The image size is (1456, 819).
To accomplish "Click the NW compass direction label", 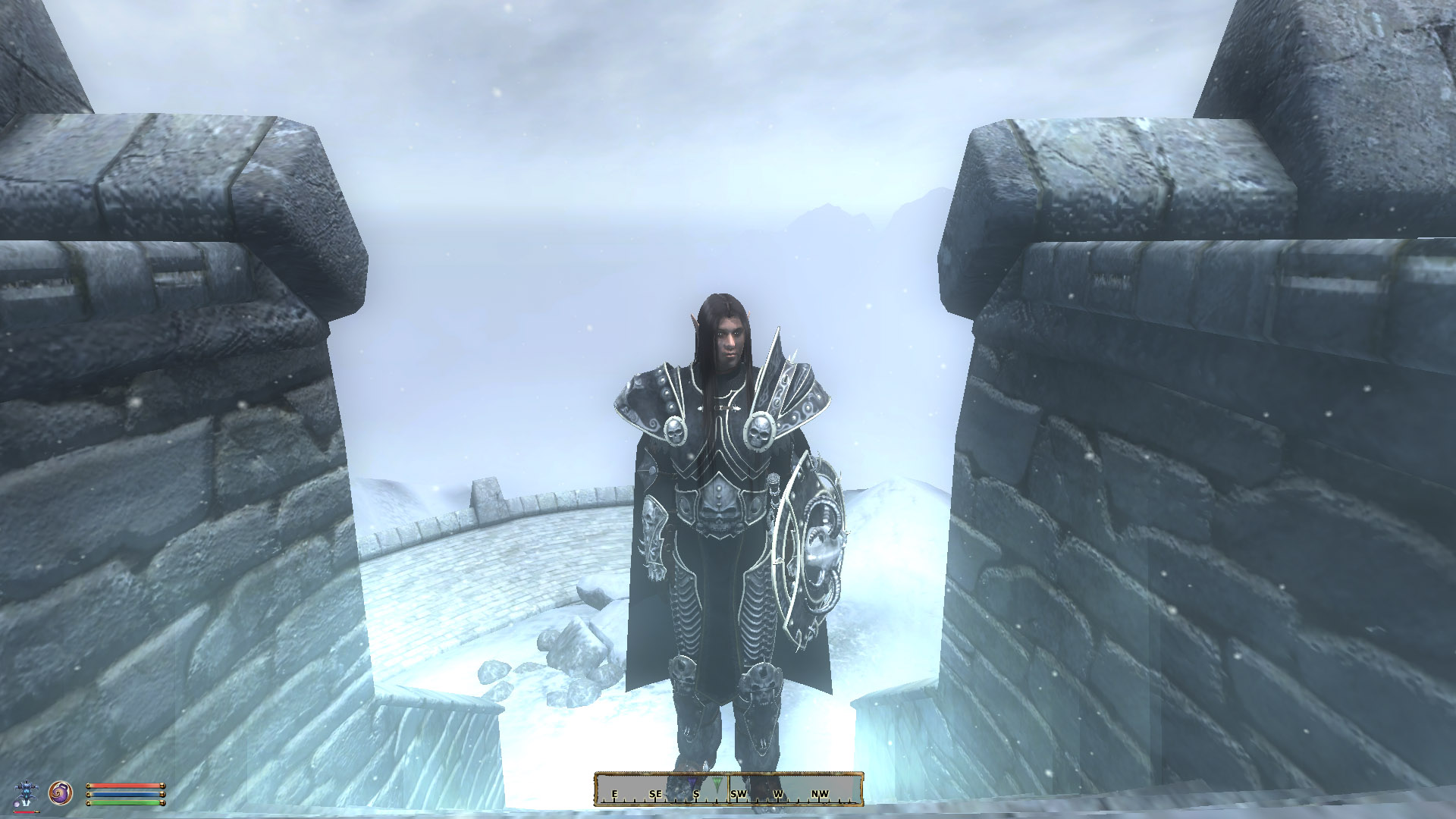I will click(821, 794).
